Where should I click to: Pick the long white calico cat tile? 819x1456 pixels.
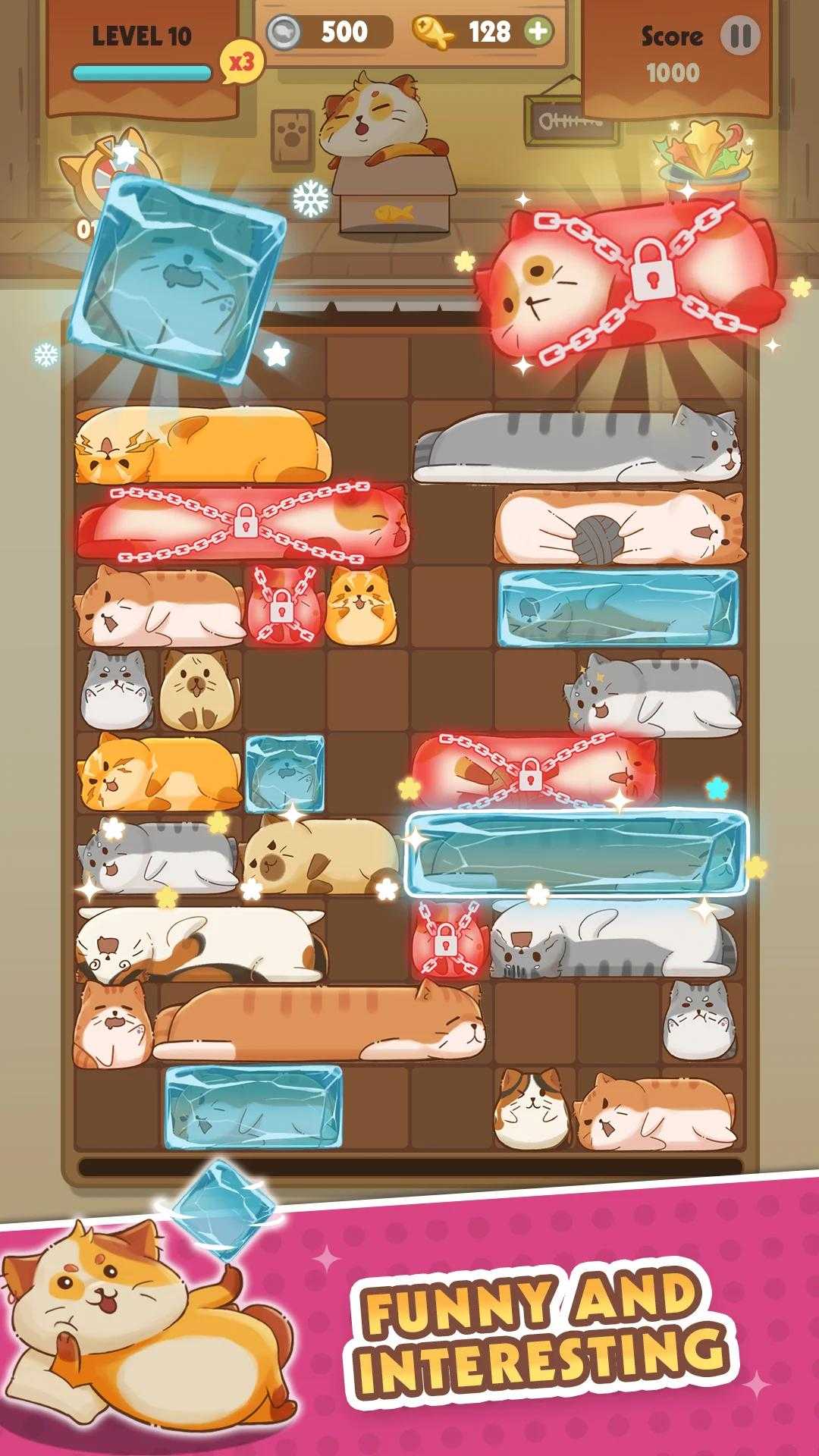pos(201,943)
